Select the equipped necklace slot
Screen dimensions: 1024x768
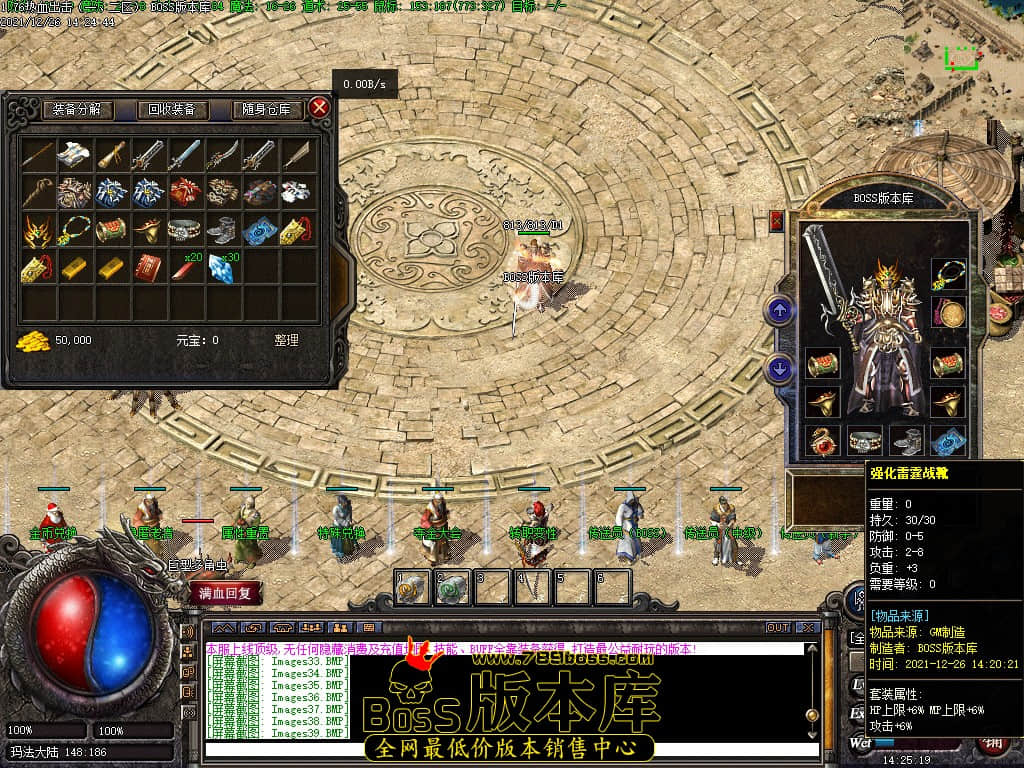tap(948, 273)
